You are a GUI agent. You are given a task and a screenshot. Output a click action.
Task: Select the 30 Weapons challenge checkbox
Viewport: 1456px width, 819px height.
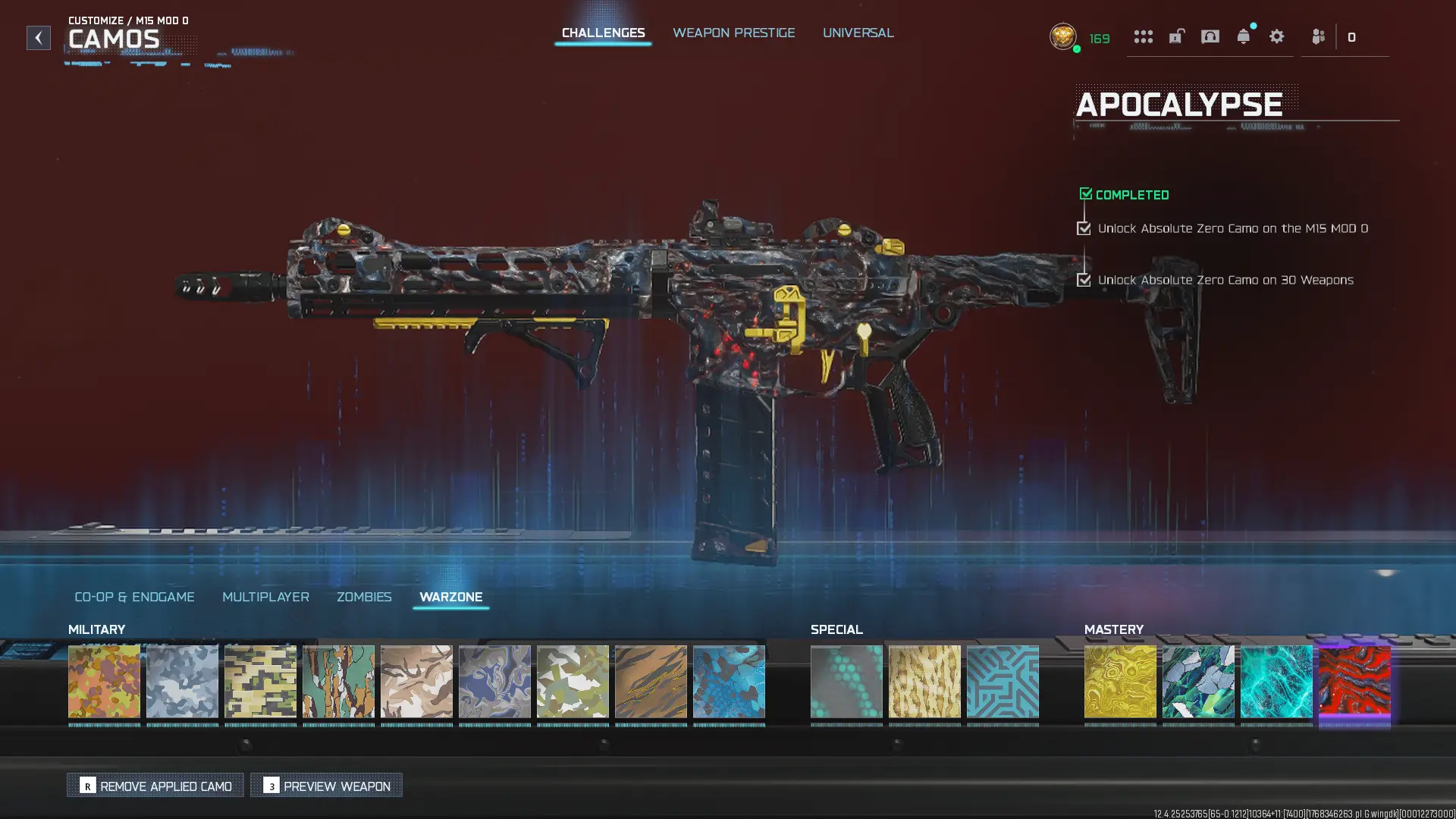[1084, 280]
